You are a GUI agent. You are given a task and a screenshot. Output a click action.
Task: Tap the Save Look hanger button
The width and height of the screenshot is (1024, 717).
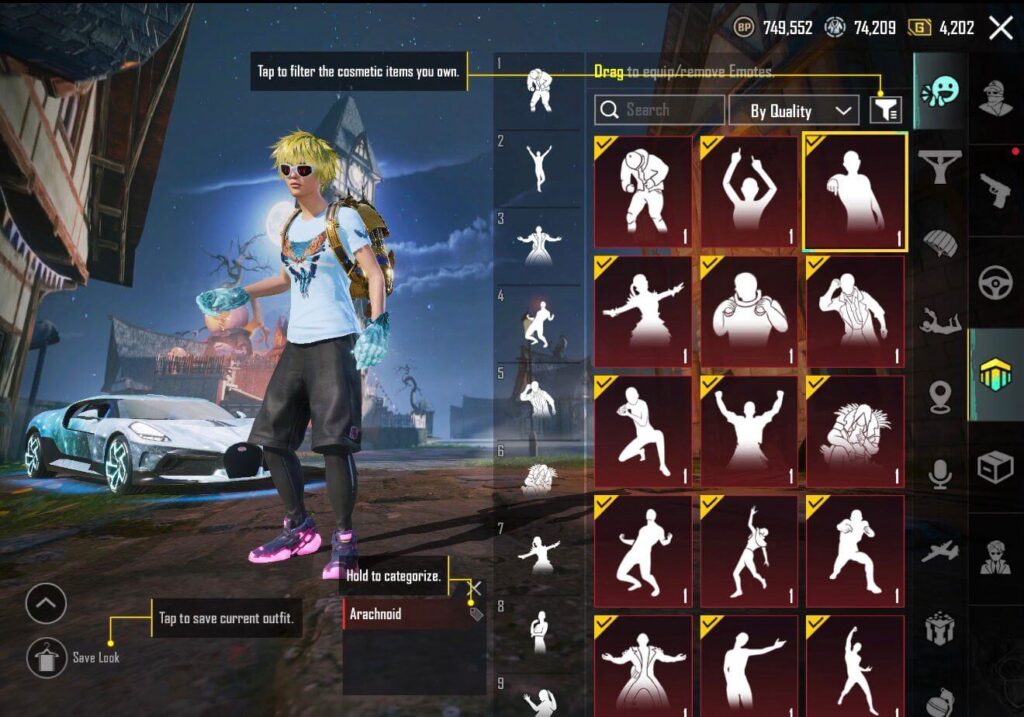click(x=46, y=657)
